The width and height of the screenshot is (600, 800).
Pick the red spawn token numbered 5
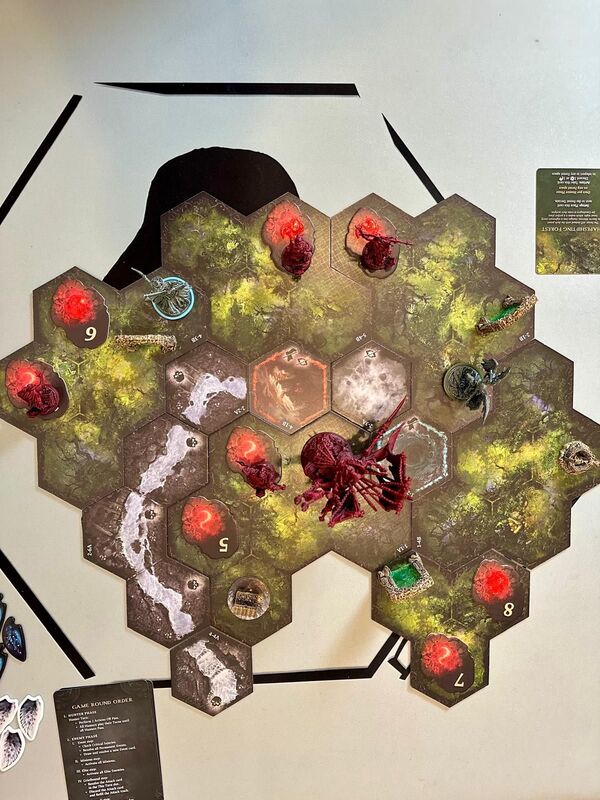[x=208, y=526]
